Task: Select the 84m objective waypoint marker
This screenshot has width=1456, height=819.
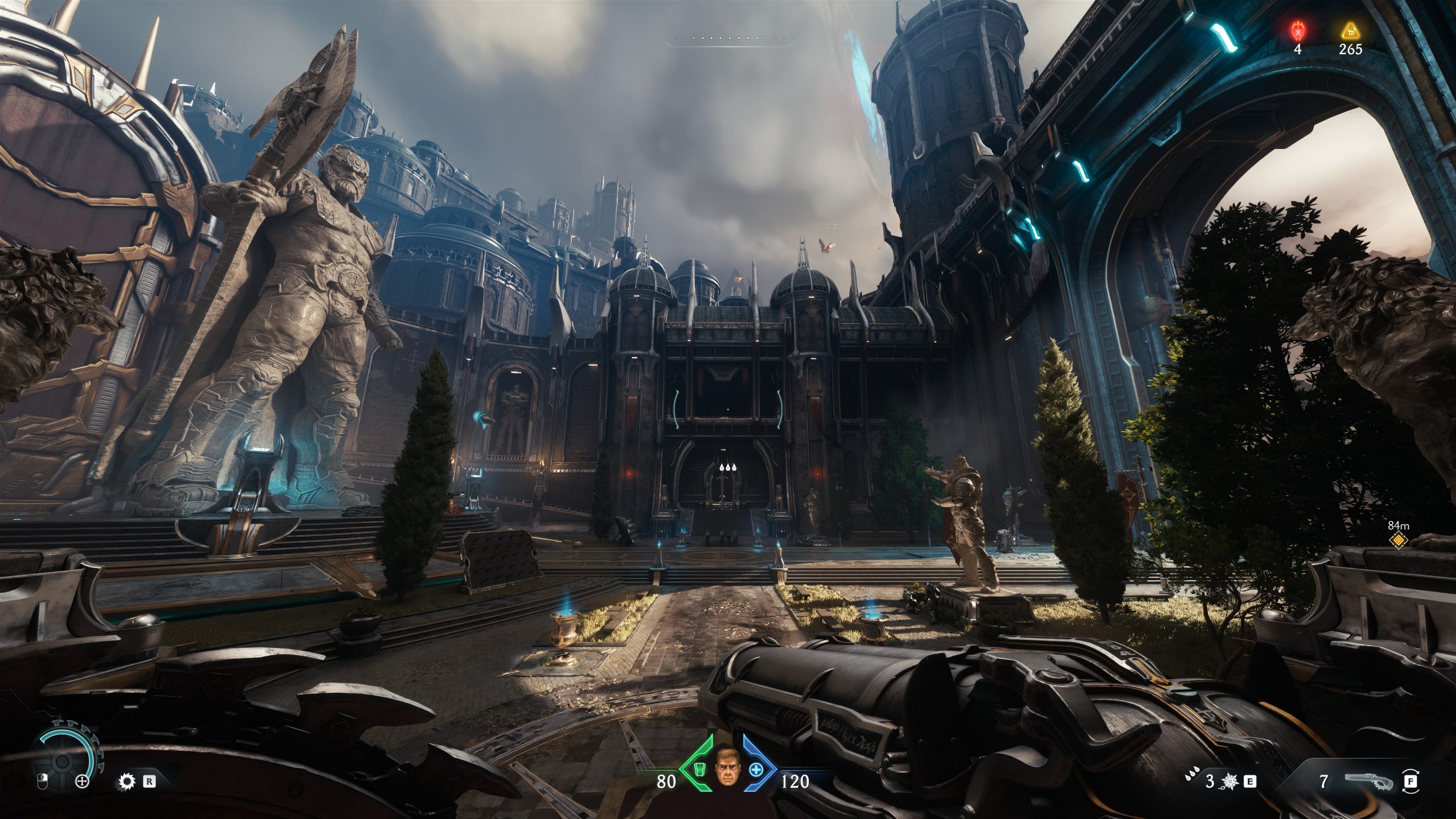Action: click(x=1397, y=541)
